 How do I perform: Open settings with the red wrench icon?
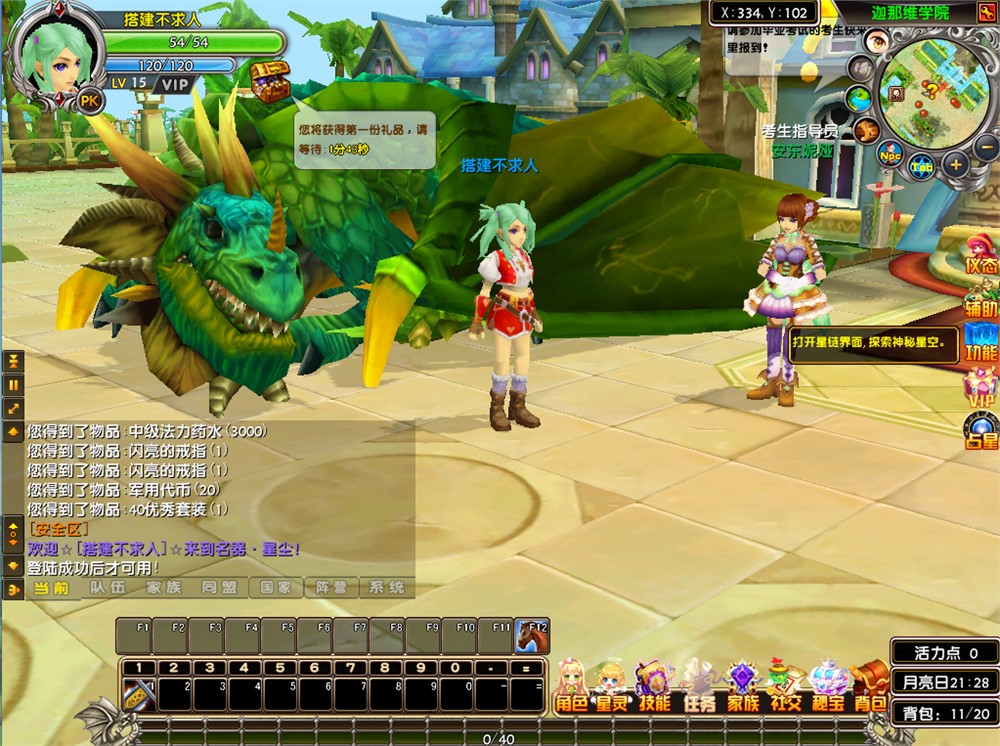click(x=867, y=128)
